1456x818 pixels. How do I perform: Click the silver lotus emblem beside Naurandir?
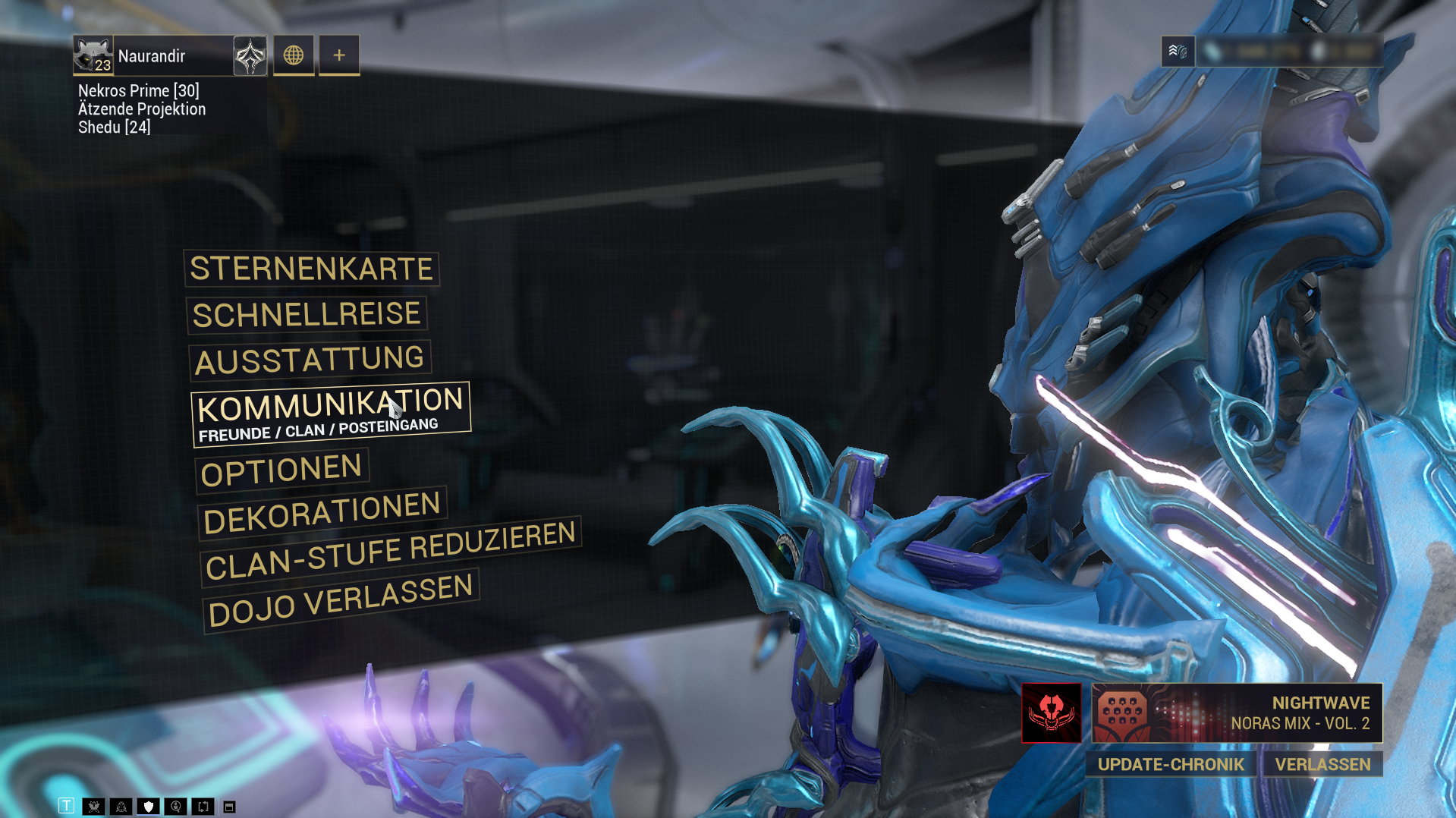(250, 55)
